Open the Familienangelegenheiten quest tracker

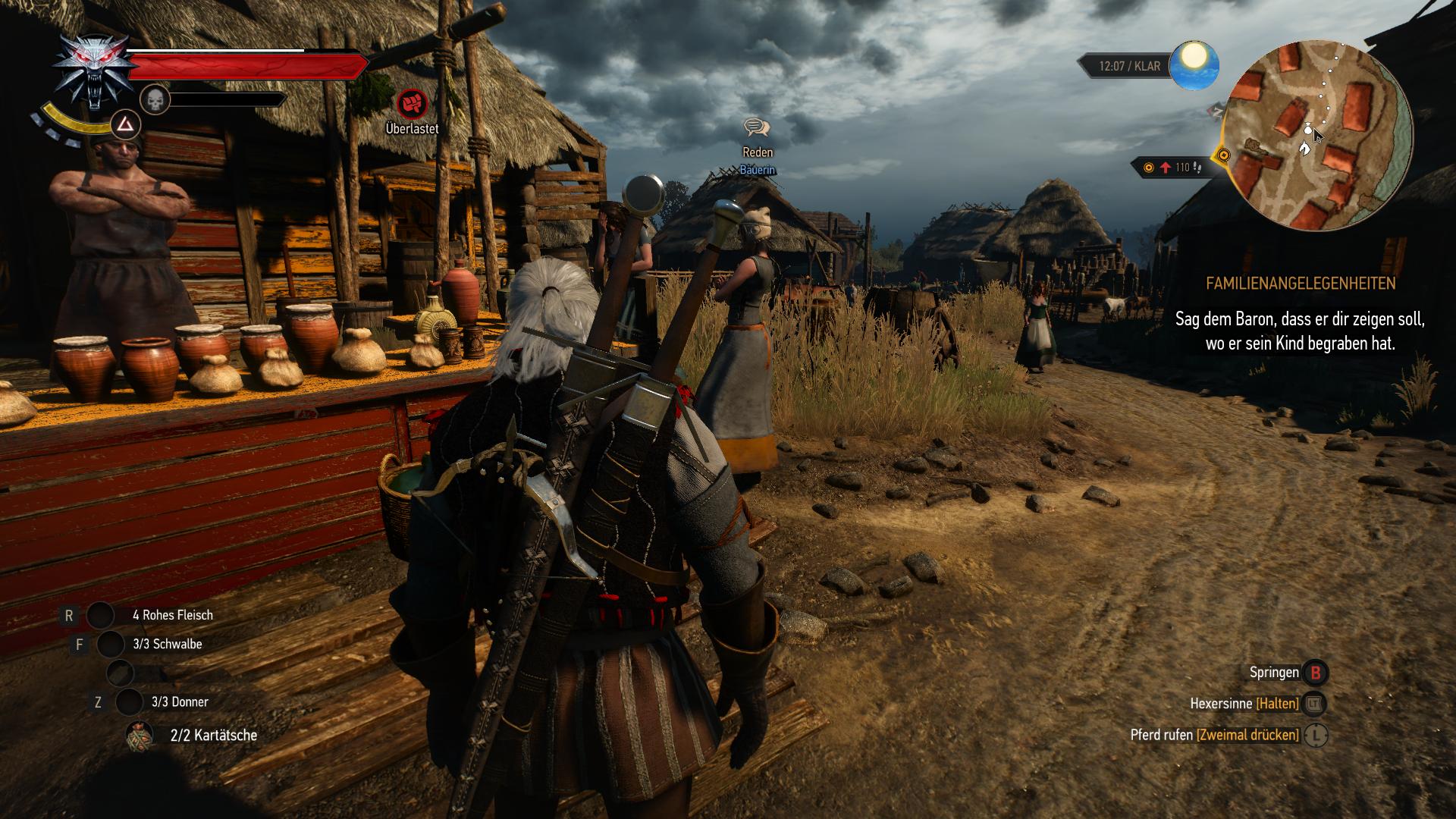point(1300,284)
